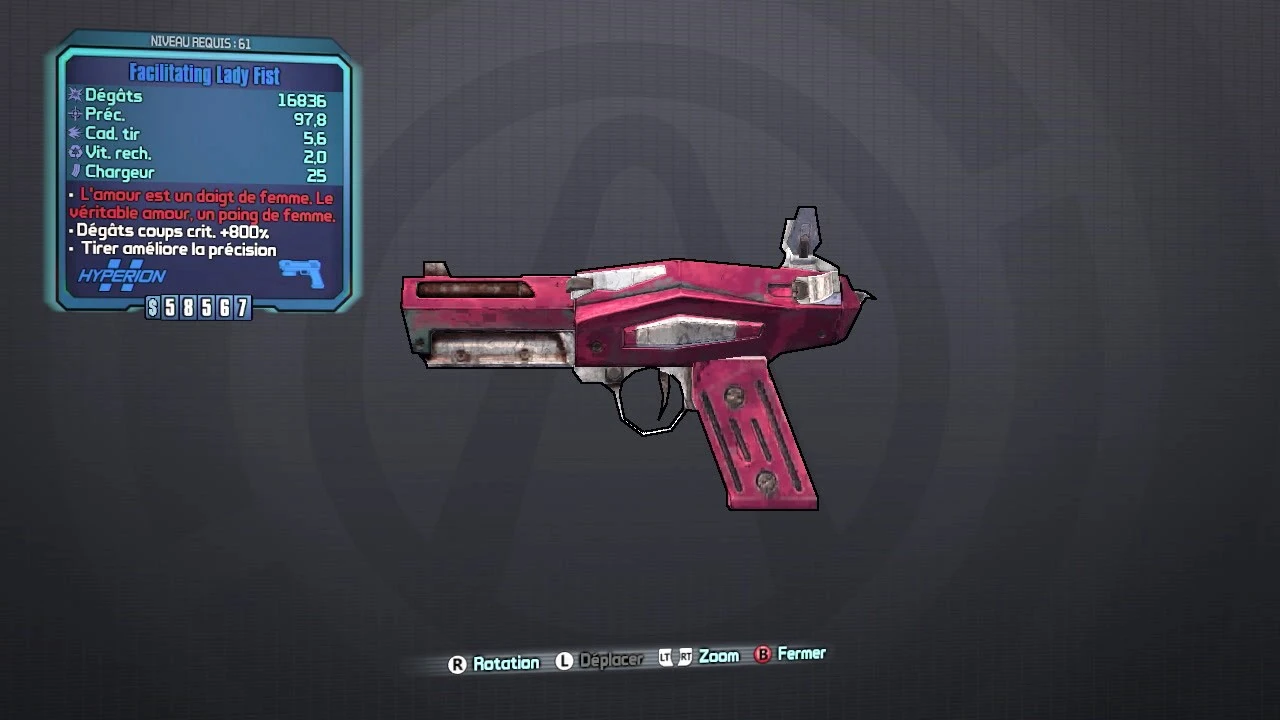Click the 58567 price value
Screen dimensions: 1280x720
(x=207, y=307)
